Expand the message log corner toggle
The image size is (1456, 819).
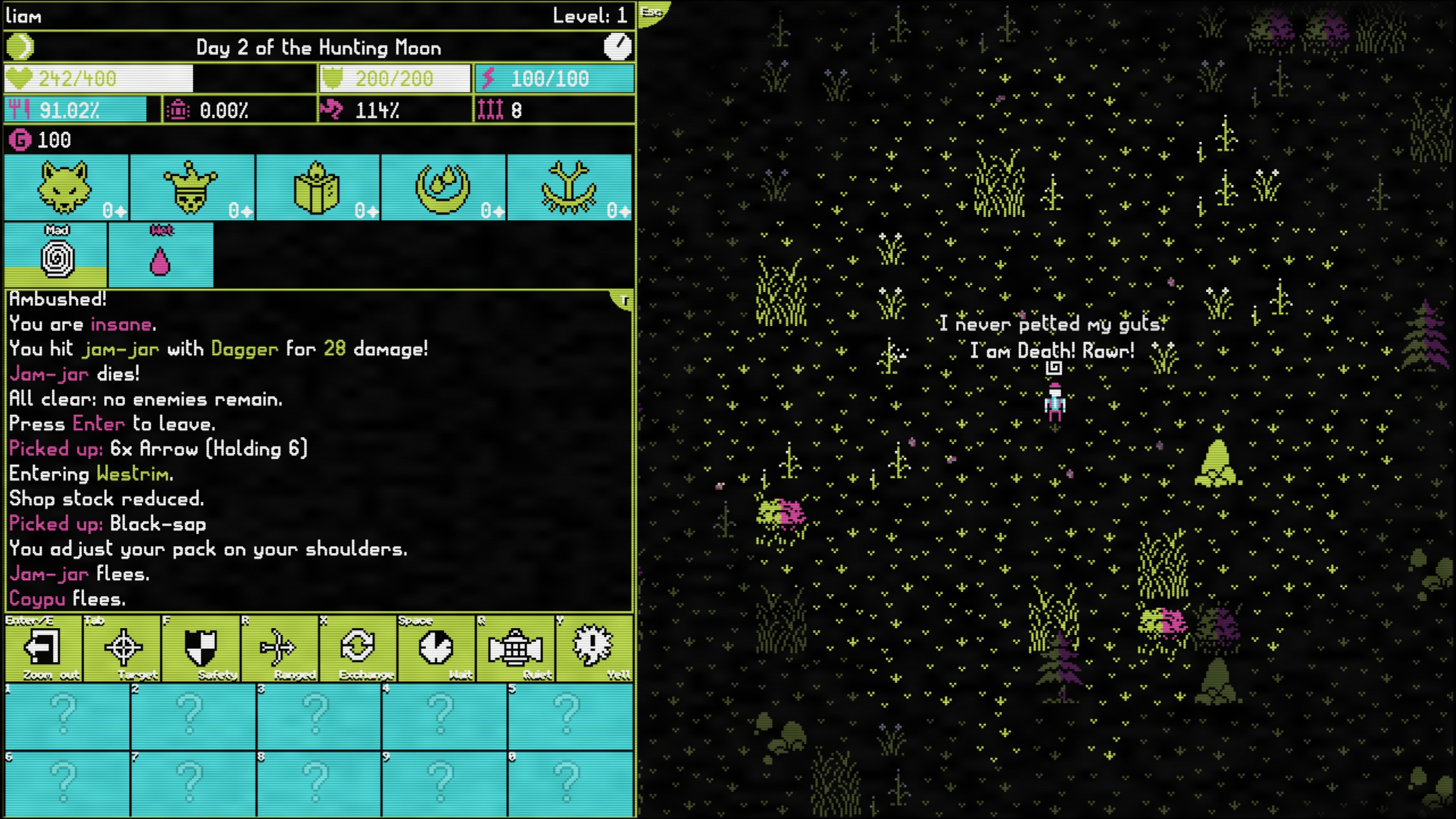point(624,300)
